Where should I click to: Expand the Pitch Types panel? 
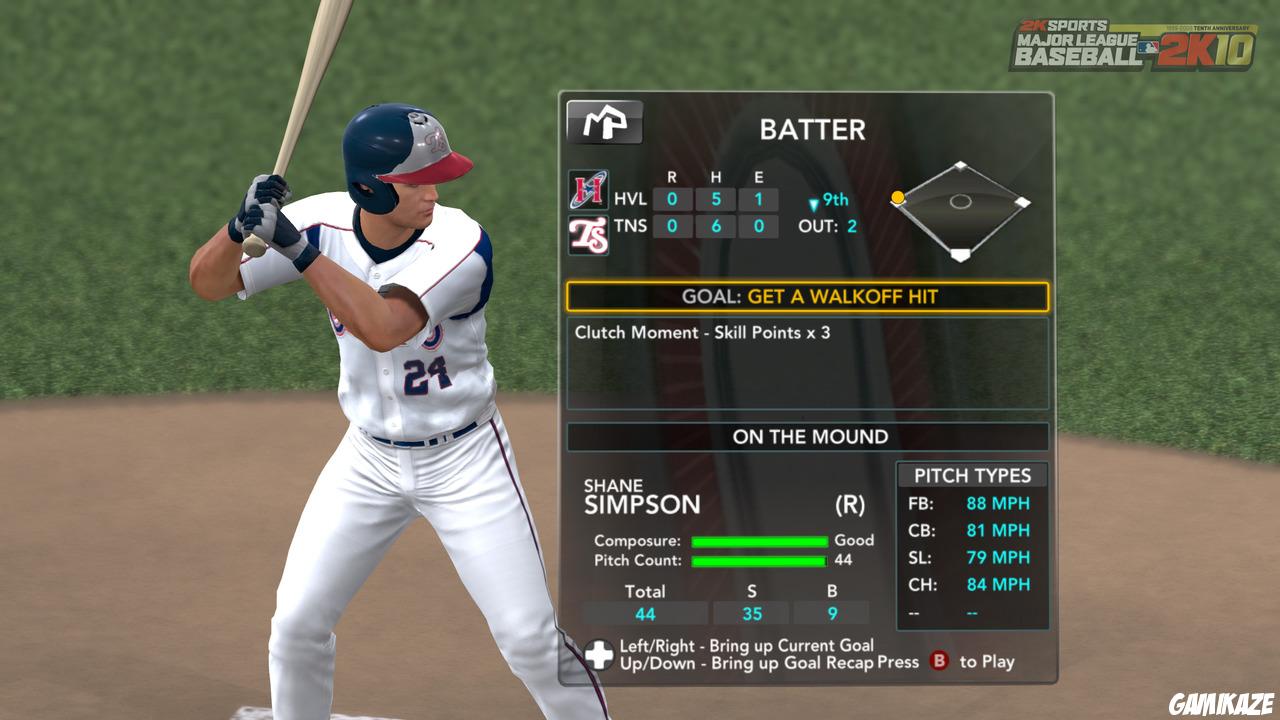coord(972,473)
